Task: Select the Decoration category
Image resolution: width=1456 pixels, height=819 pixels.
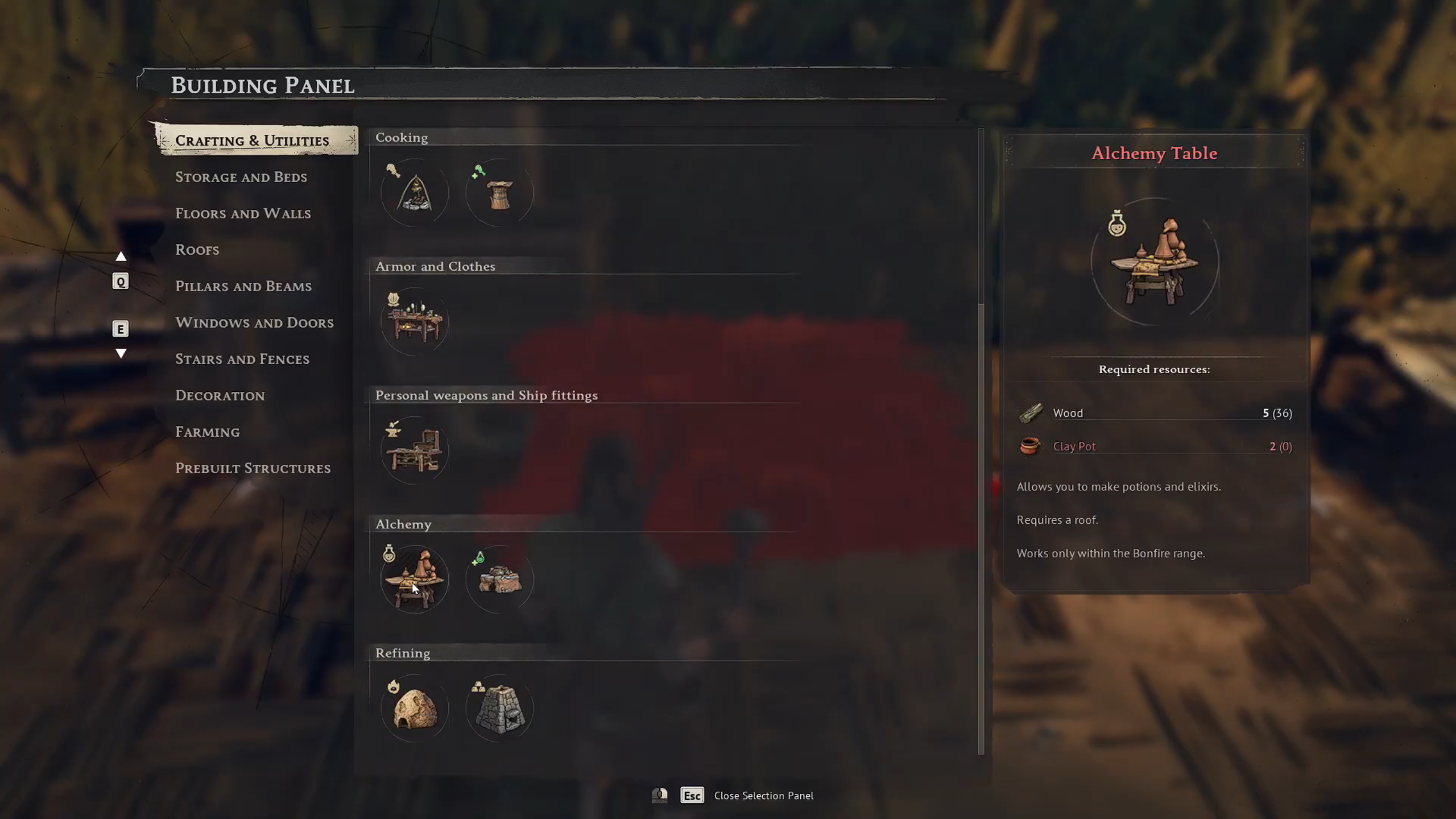Action: pos(220,395)
